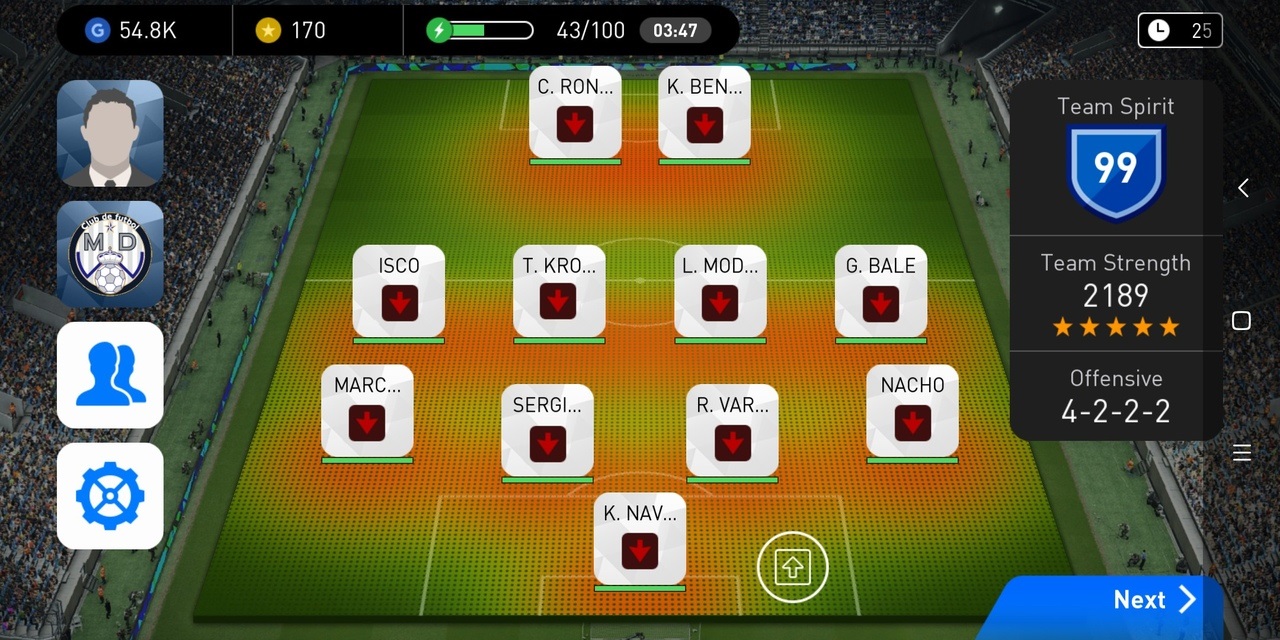Select Marcelo's player card
The width and height of the screenshot is (1280, 640).
(x=367, y=412)
